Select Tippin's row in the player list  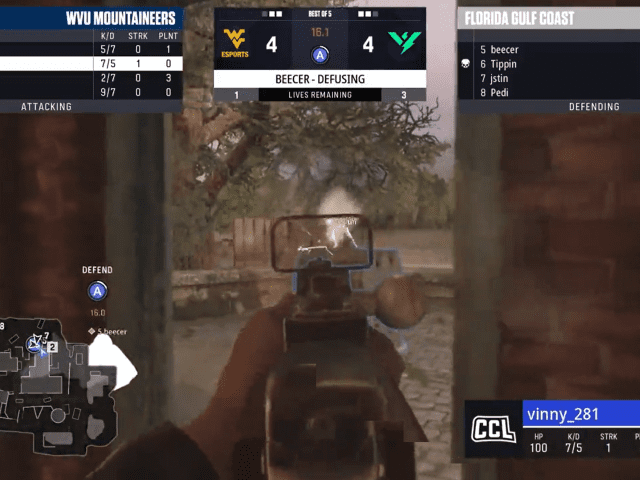coord(504,64)
